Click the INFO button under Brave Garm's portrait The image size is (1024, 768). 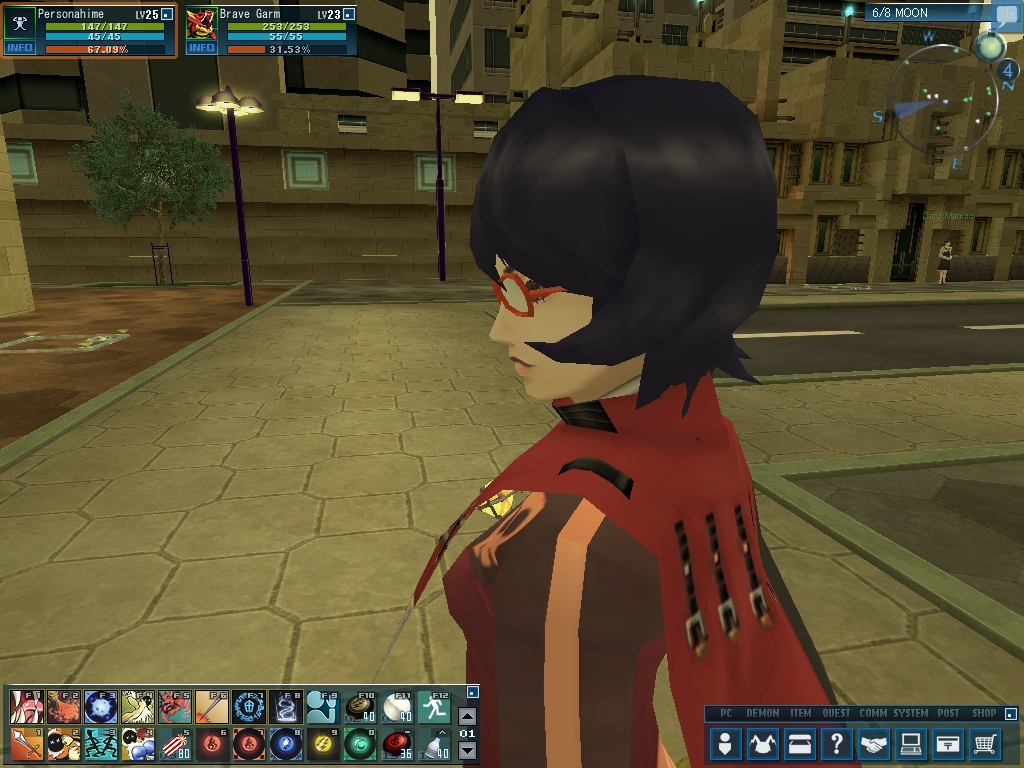(x=201, y=48)
